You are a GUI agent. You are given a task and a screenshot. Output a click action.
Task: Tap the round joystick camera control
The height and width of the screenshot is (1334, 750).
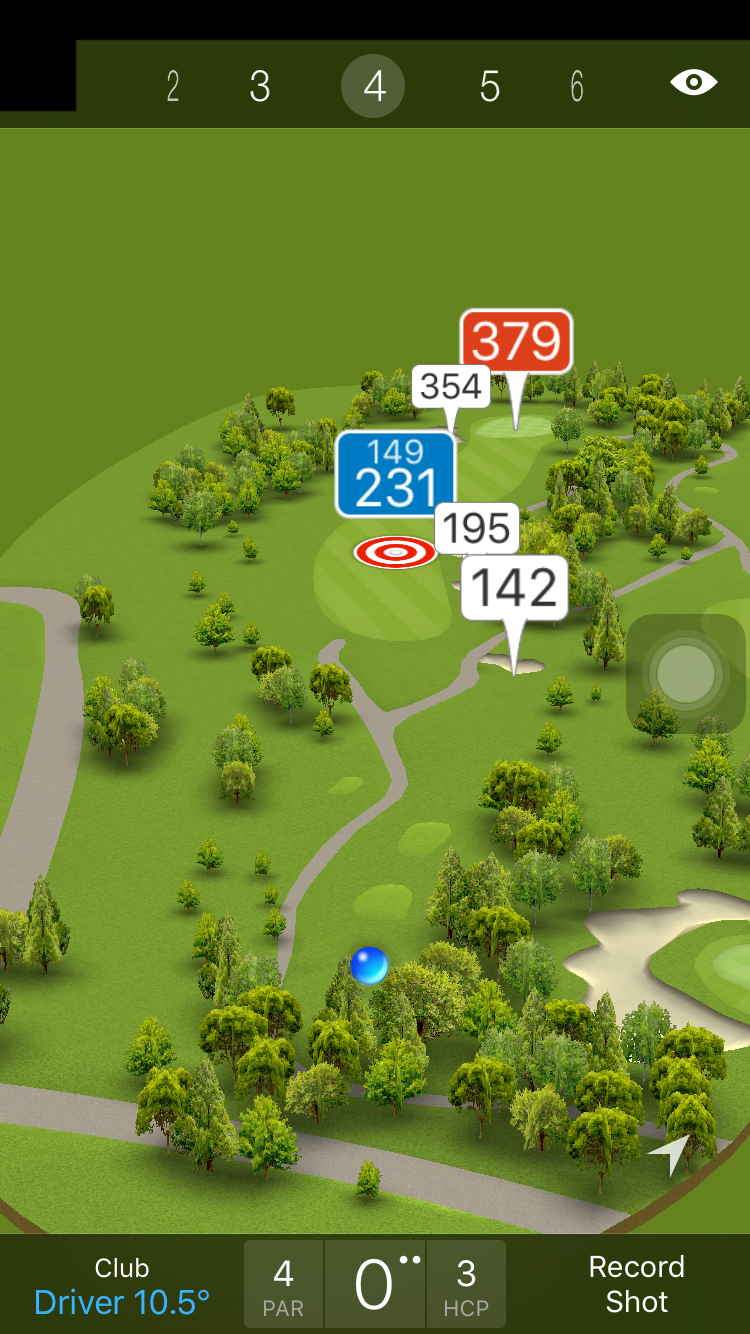(x=686, y=673)
